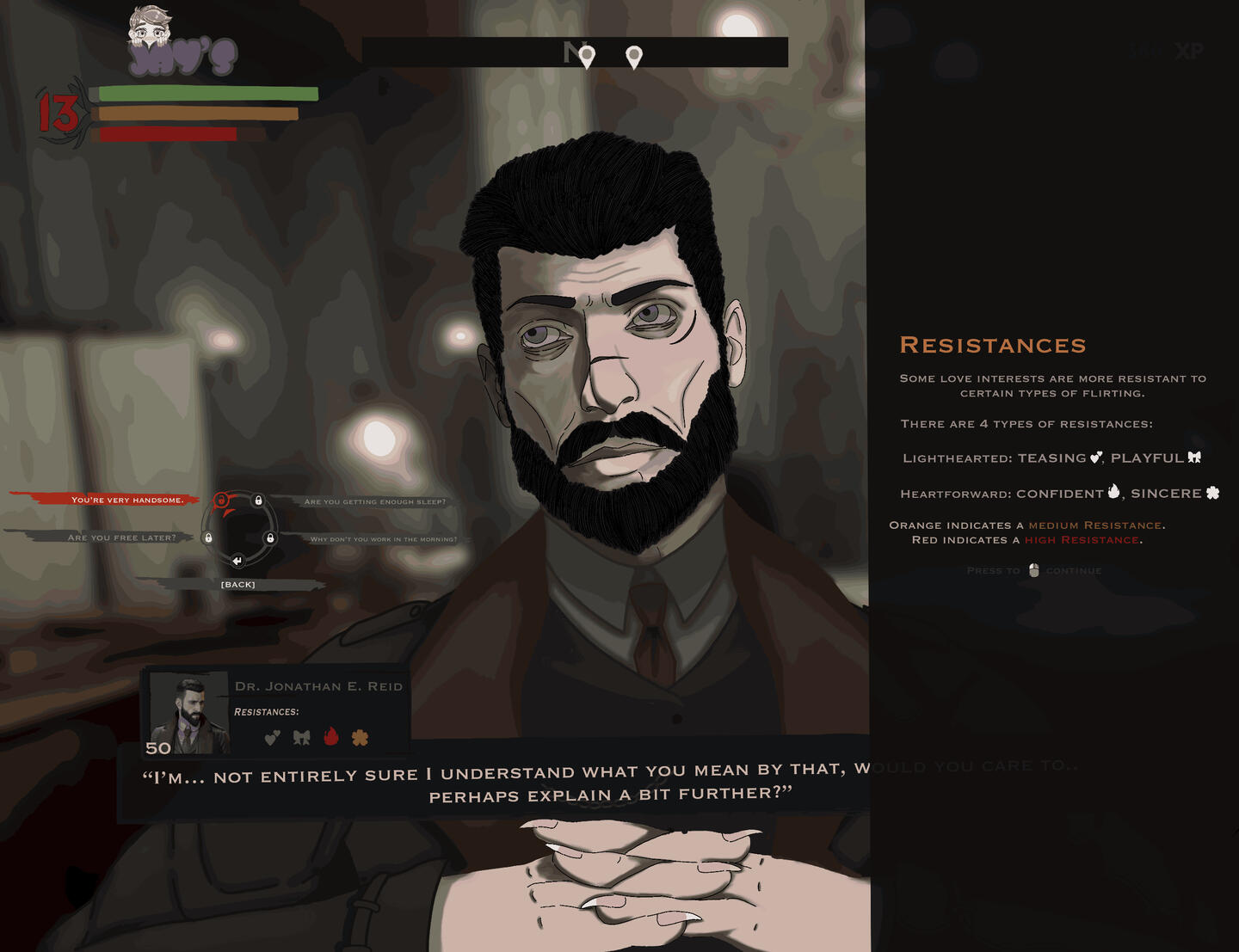Inspect the orange flower resistance icon
The height and width of the screenshot is (952, 1239).
point(360,737)
